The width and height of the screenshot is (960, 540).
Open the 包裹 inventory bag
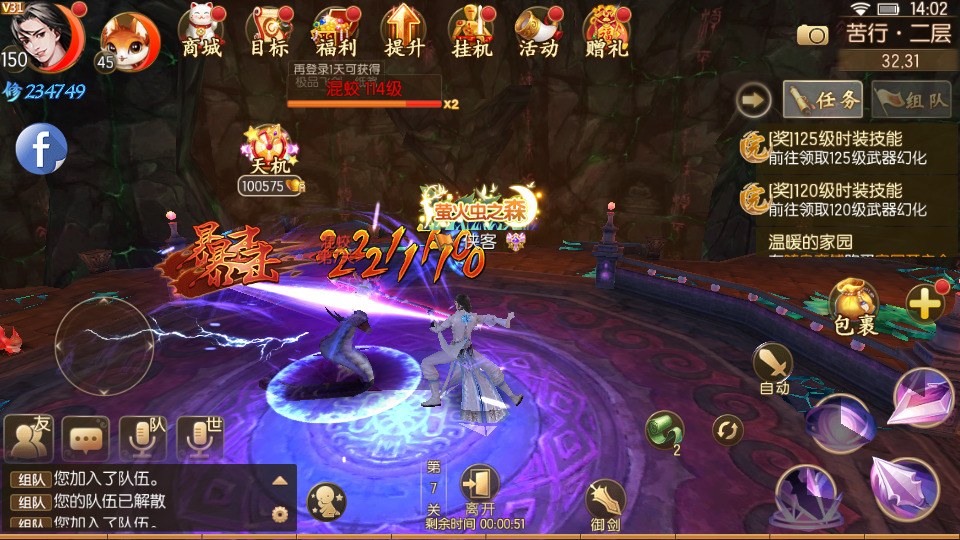pyautogui.click(x=854, y=306)
